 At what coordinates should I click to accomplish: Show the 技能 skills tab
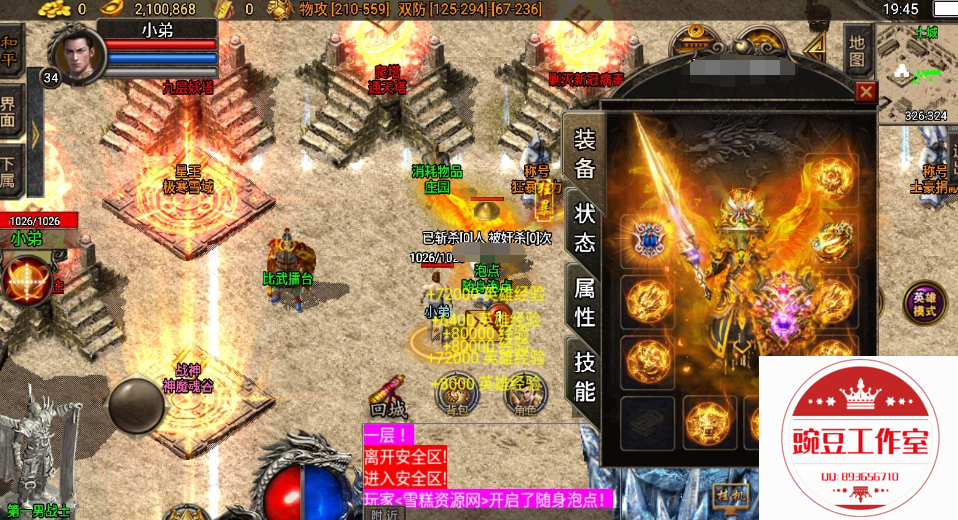[x=584, y=376]
